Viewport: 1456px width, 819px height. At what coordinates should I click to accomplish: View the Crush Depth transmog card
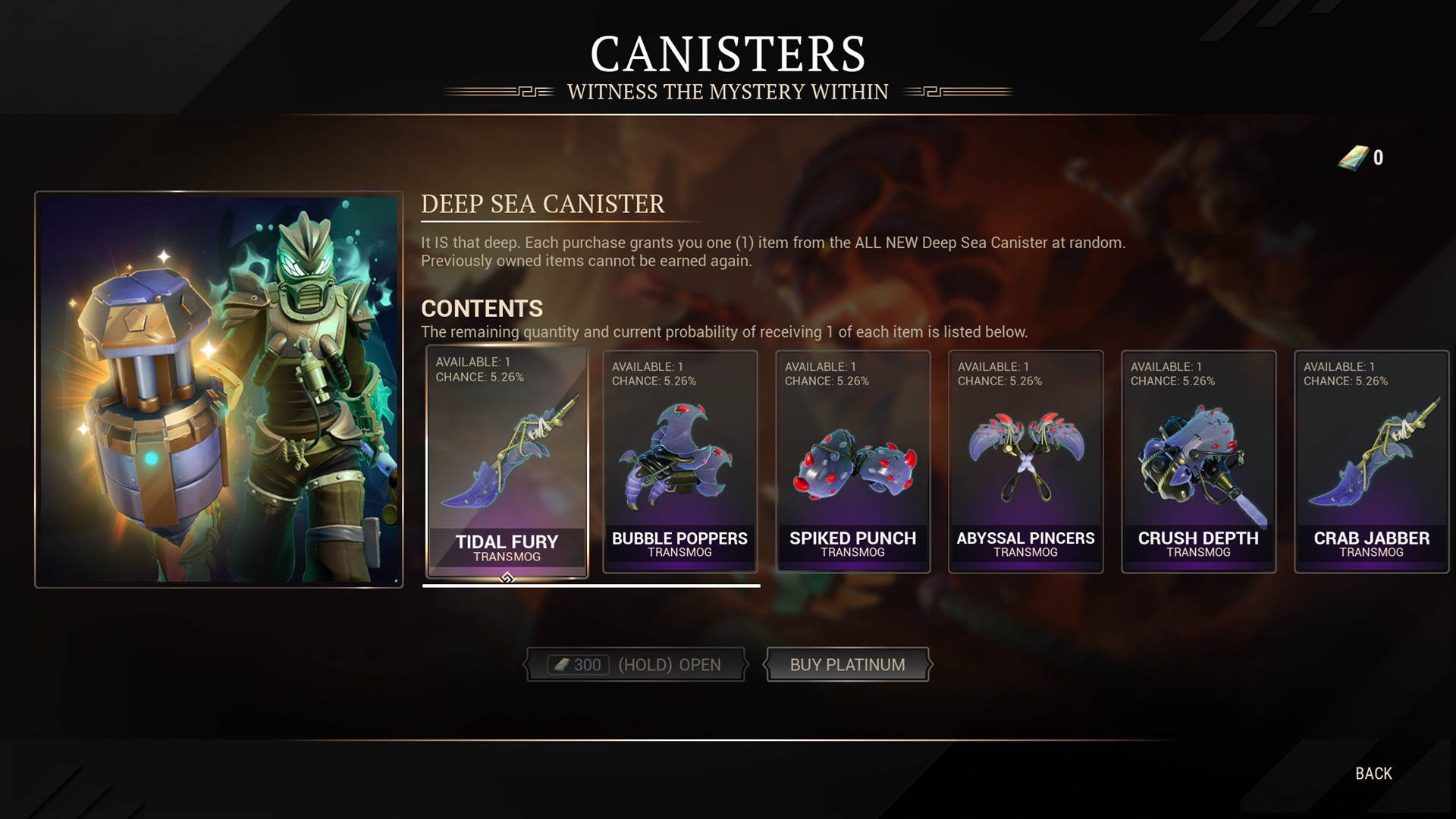click(1198, 462)
